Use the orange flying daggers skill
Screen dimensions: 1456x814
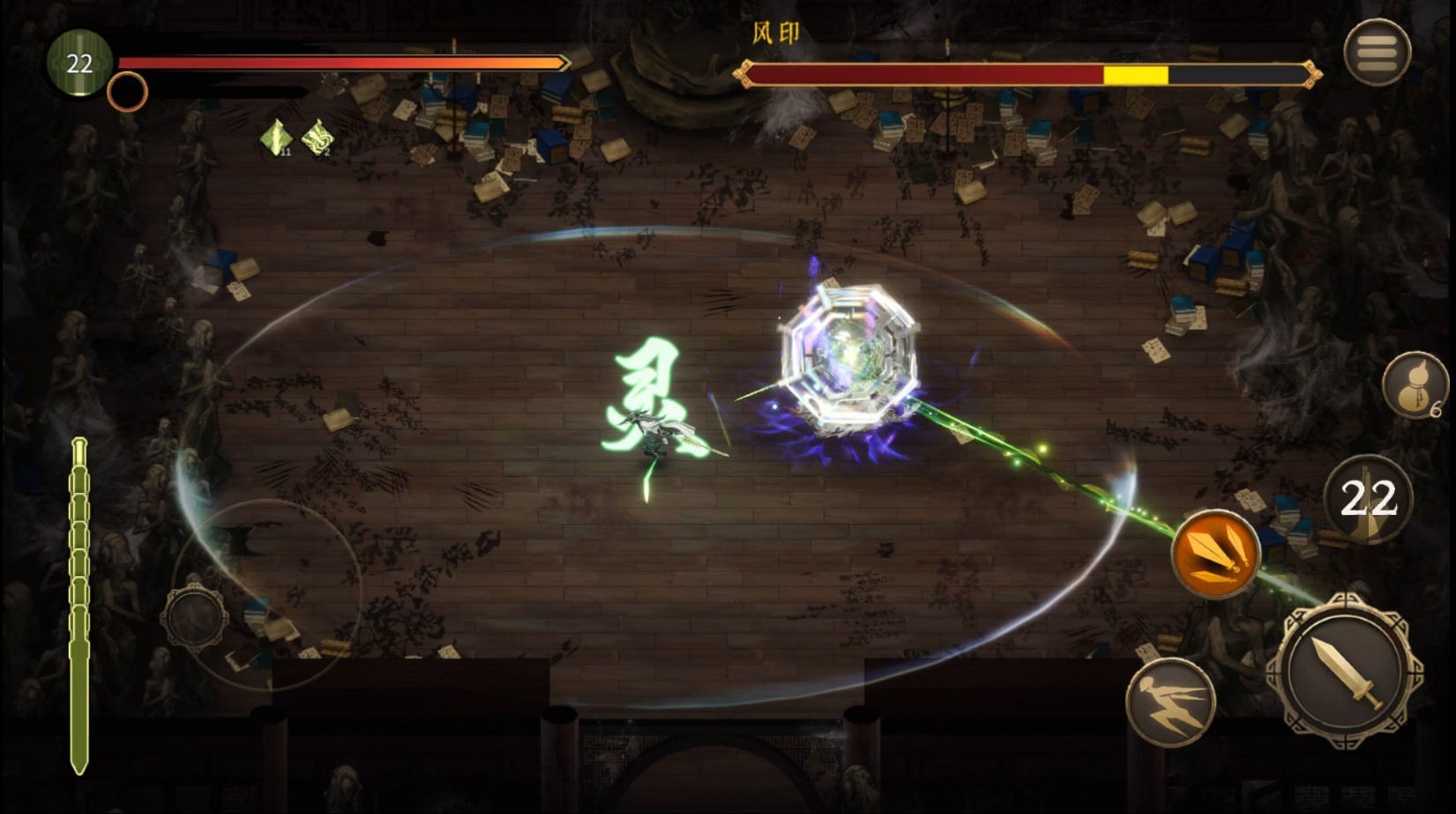pos(1215,553)
